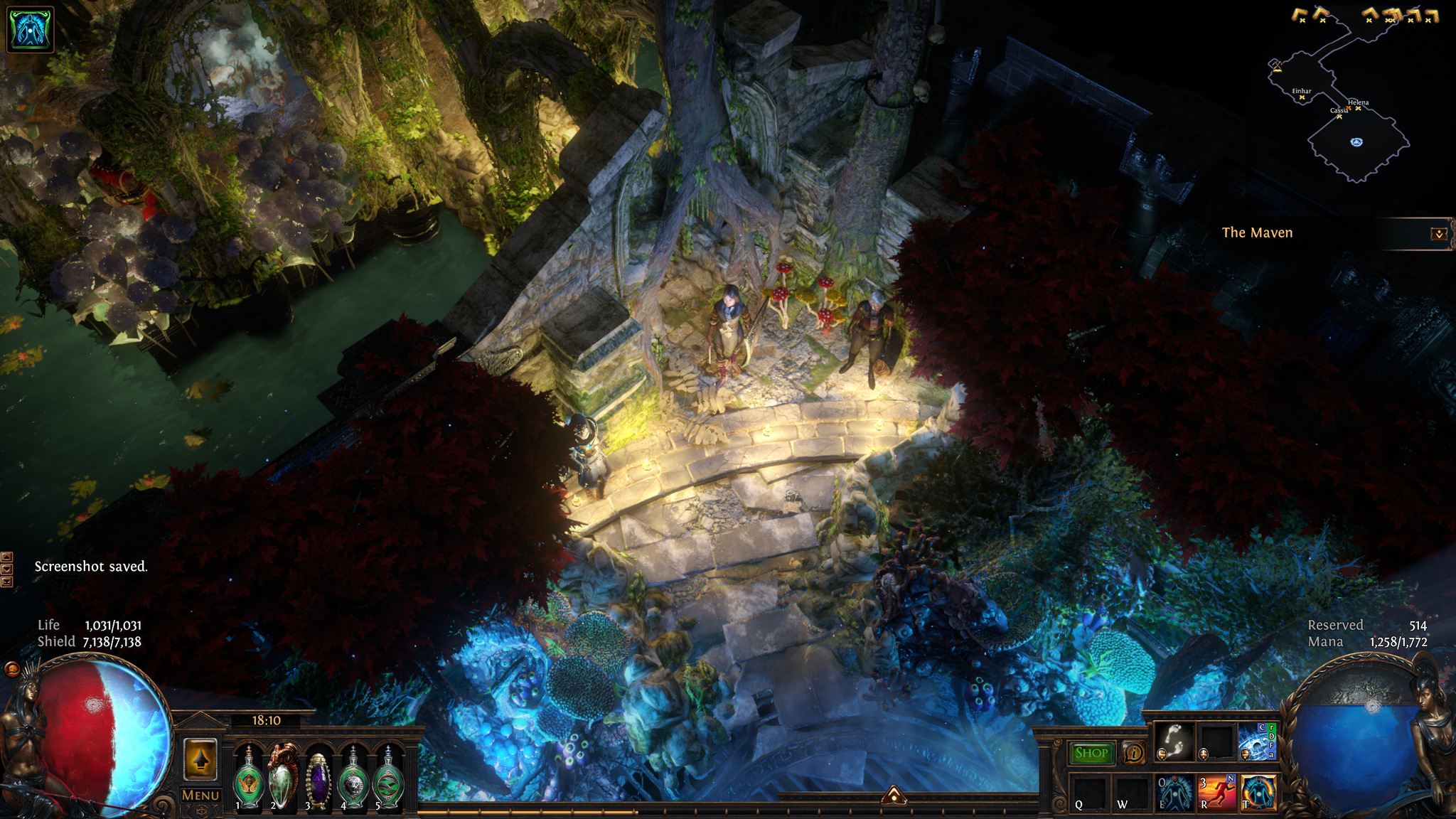Expand The Maven tracker panel
This screenshot has height=819, width=1456.
coord(1439,234)
